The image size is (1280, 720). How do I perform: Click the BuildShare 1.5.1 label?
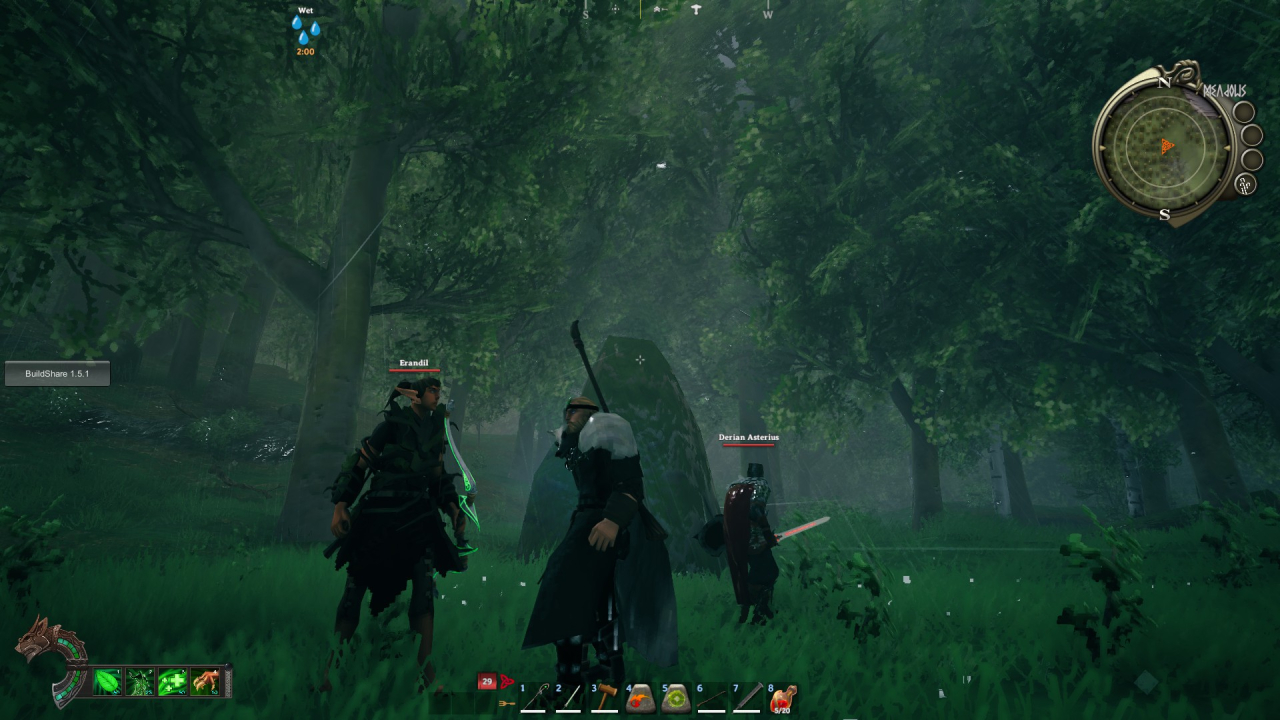[56, 373]
